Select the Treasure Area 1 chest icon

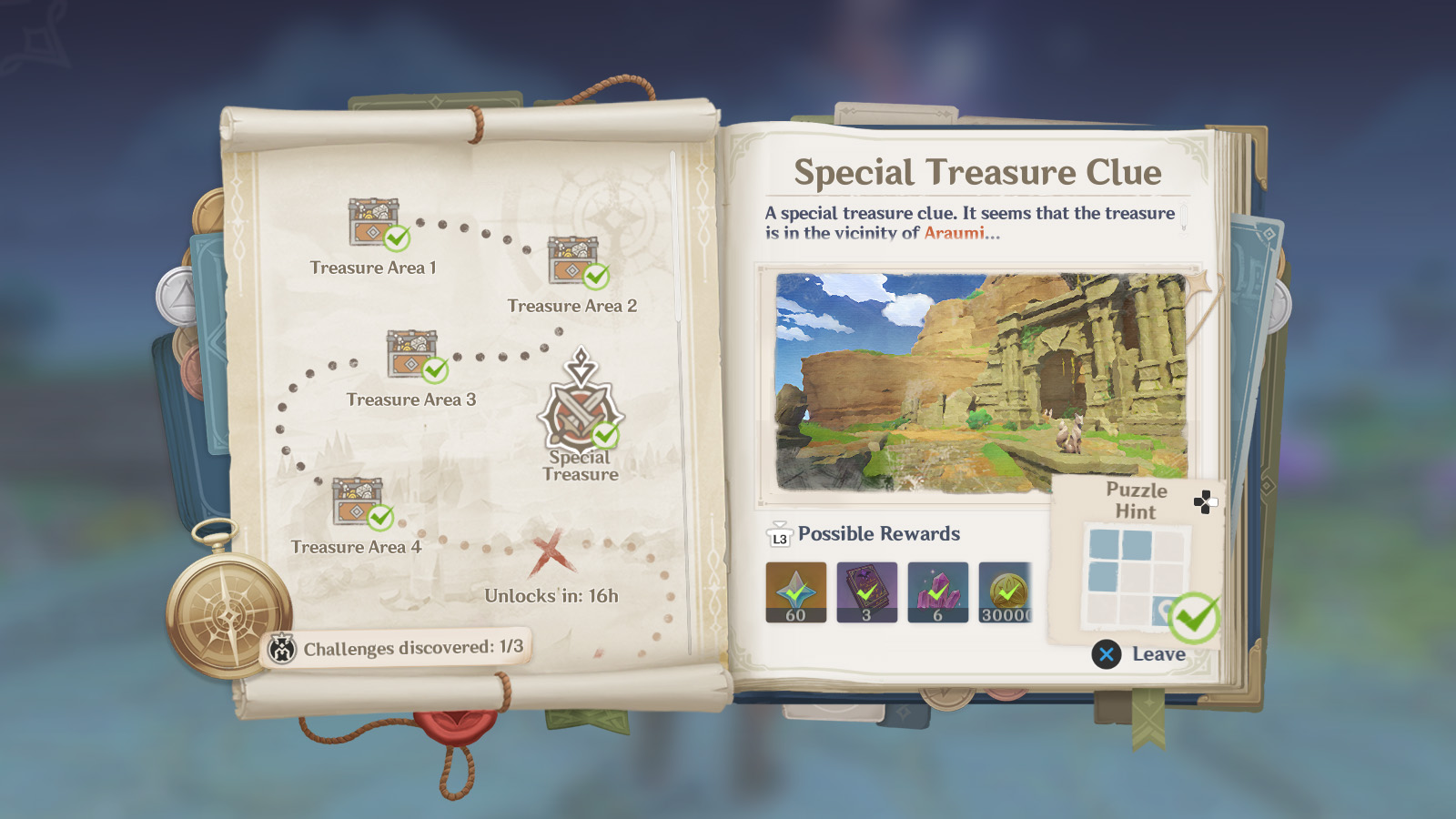coord(373,221)
